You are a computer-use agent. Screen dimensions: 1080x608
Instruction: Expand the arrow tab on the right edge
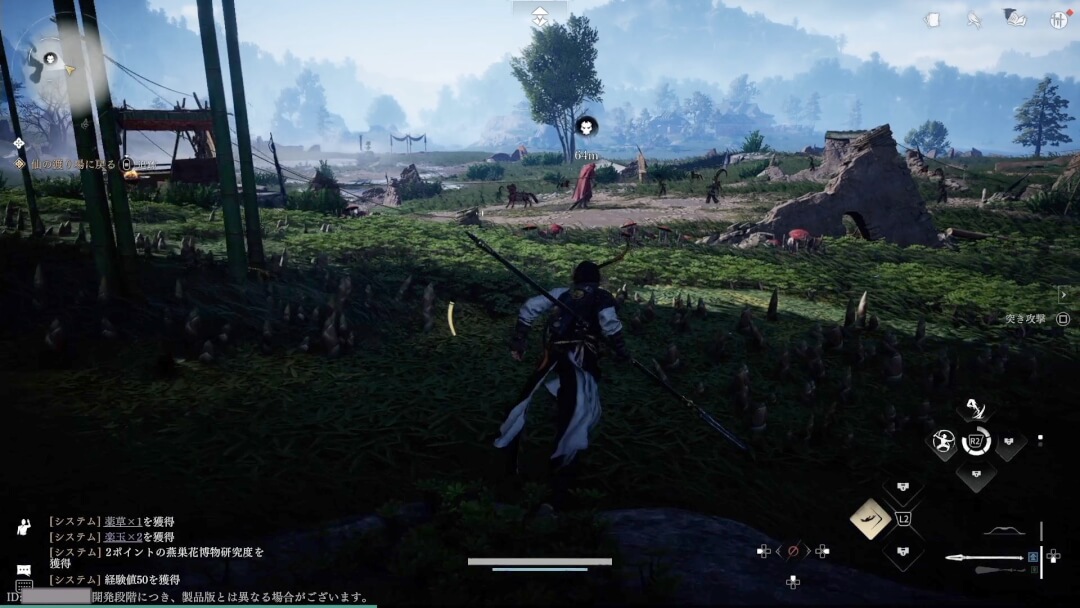tap(1062, 294)
